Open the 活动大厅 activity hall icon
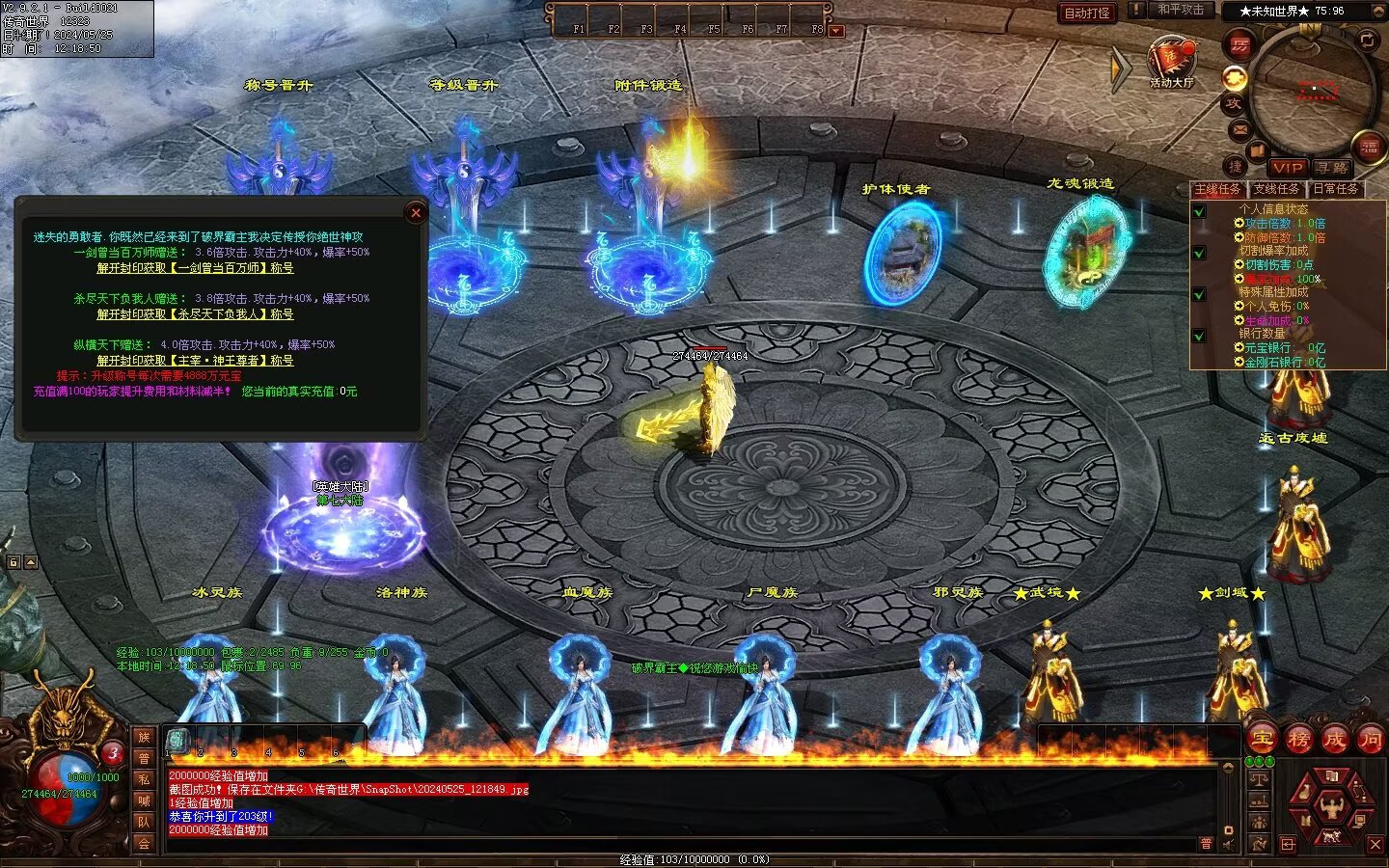 (x=1171, y=61)
